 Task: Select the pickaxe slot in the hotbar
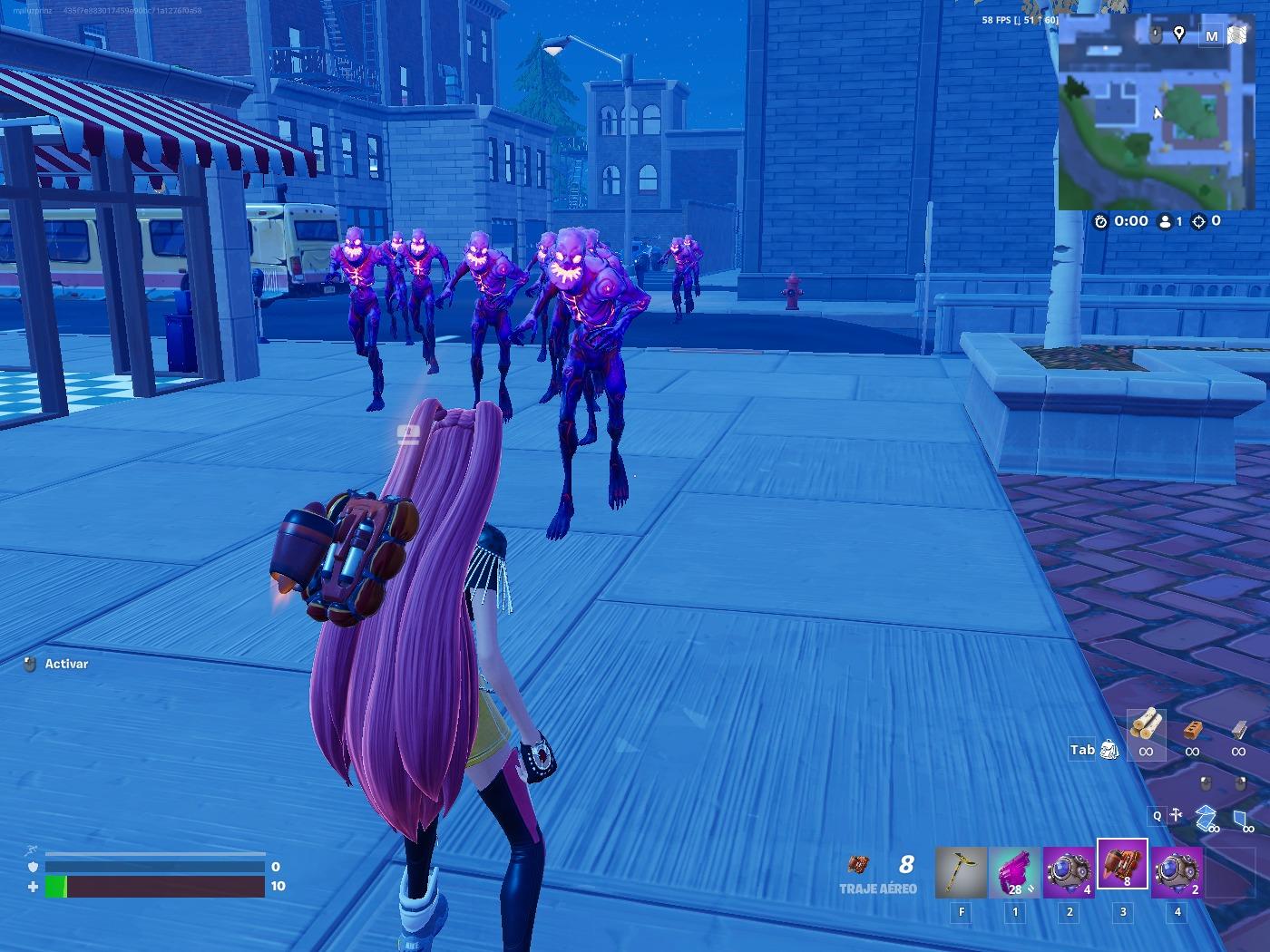[961, 871]
